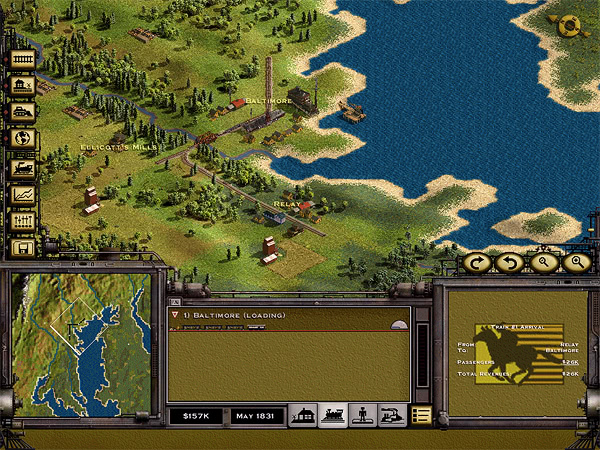The width and height of the screenshot is (600, 450).
Task: Switch to the player list tab
Action: pyautogui.click(x=363, y=415)
